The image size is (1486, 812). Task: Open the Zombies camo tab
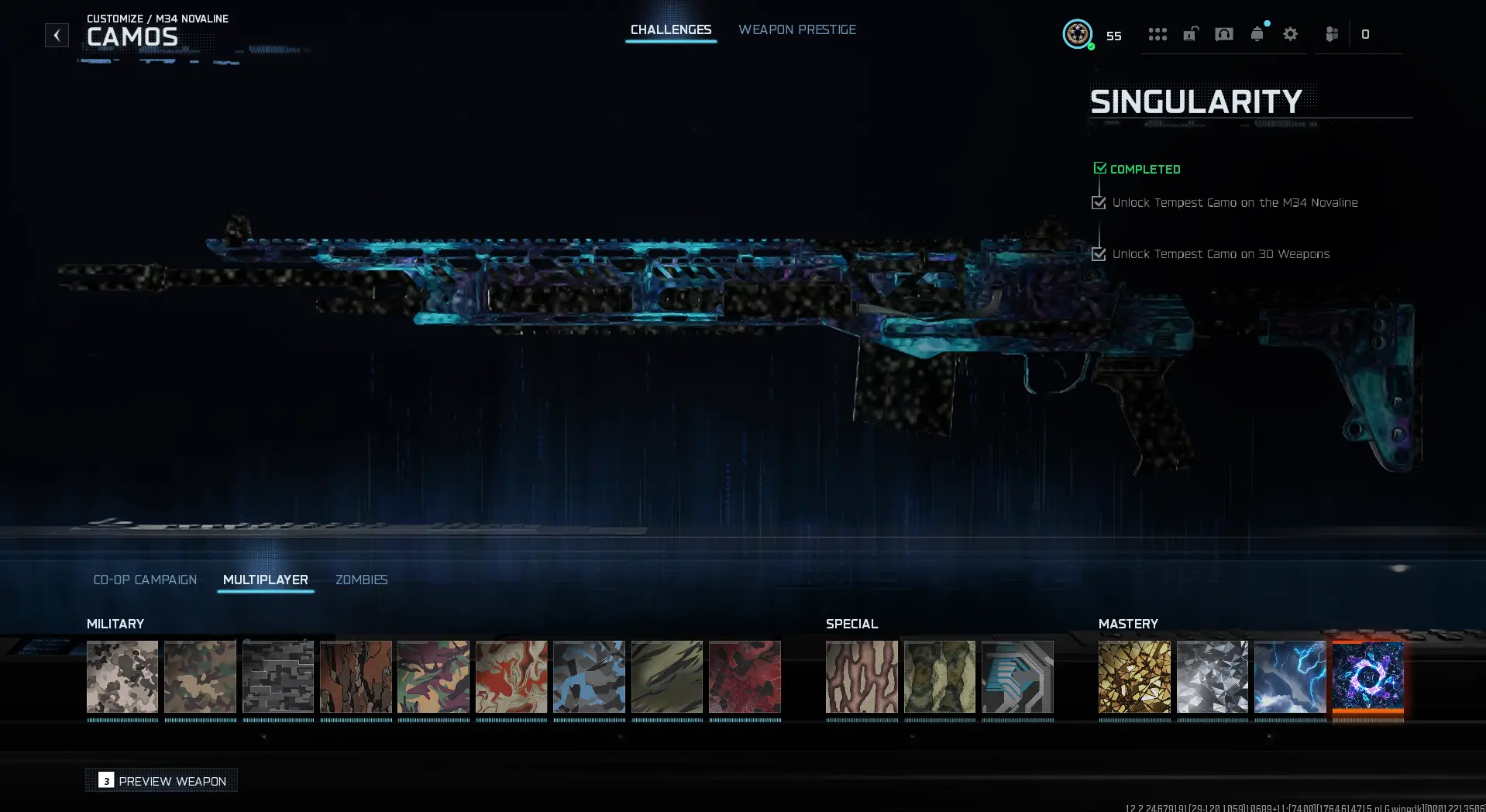point(361,580)
